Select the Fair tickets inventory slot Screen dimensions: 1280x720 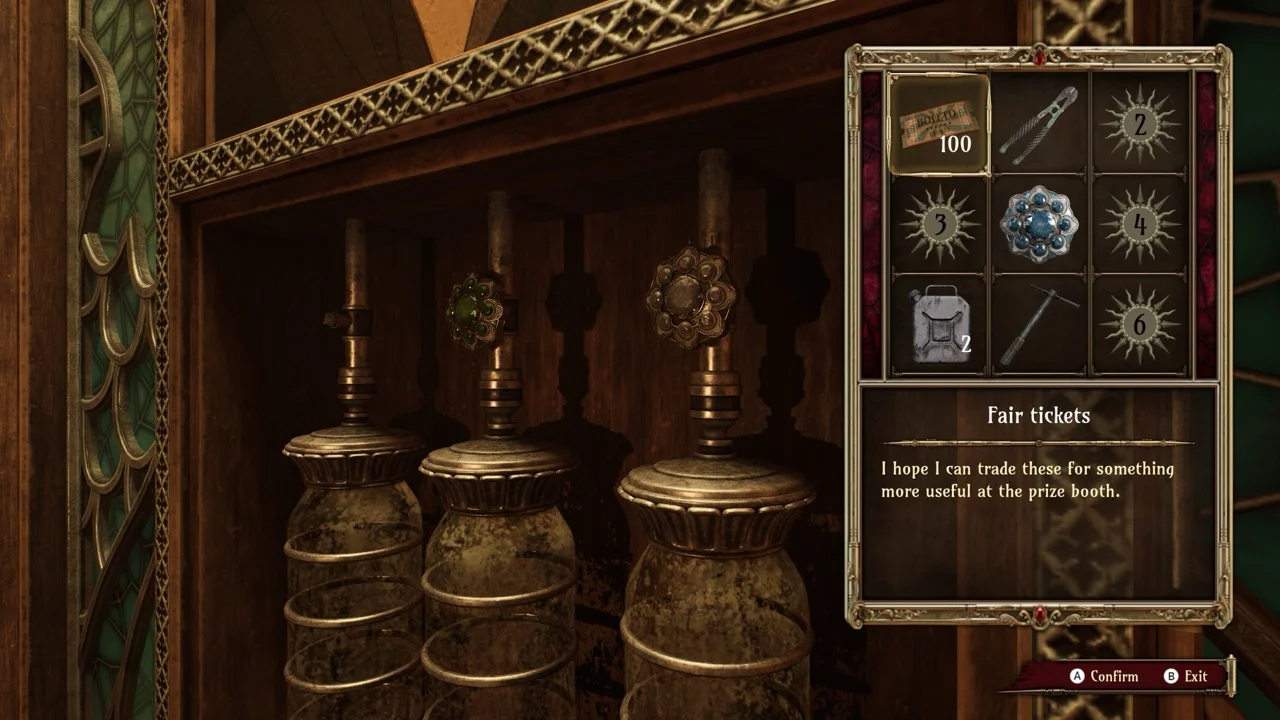coord(939,124)
